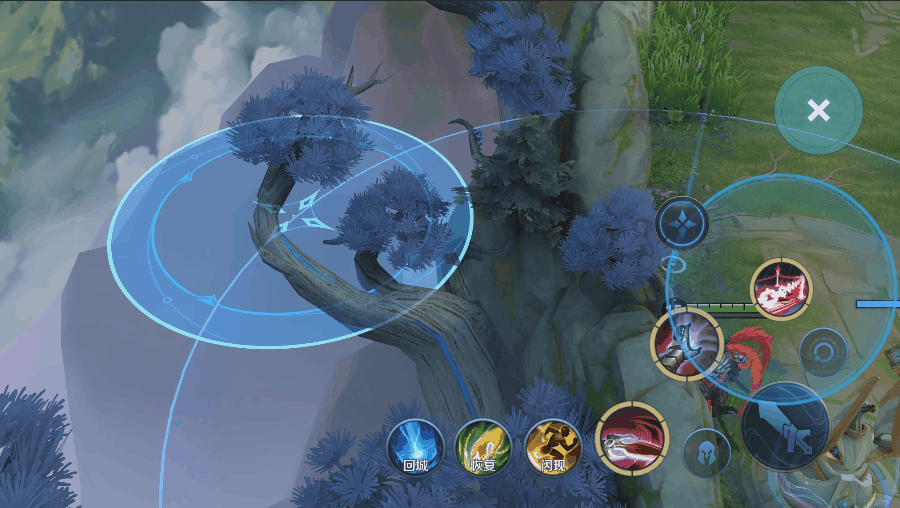900x508 pixels.
Task: Tap the circular swirl button
Action: click(824, 352)
